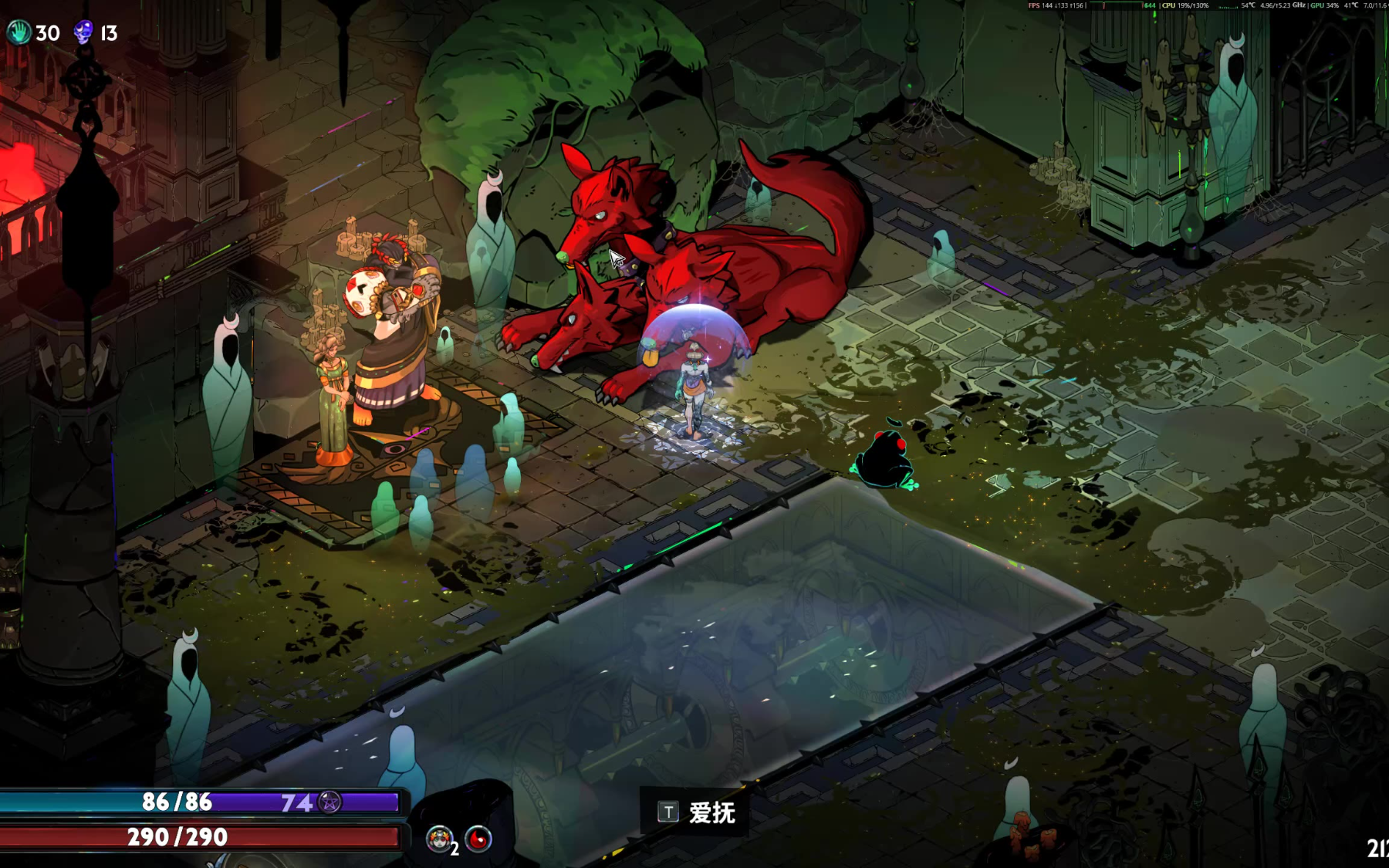
Task: Click the green hand Grasp icon
Action: coord(19,32)
